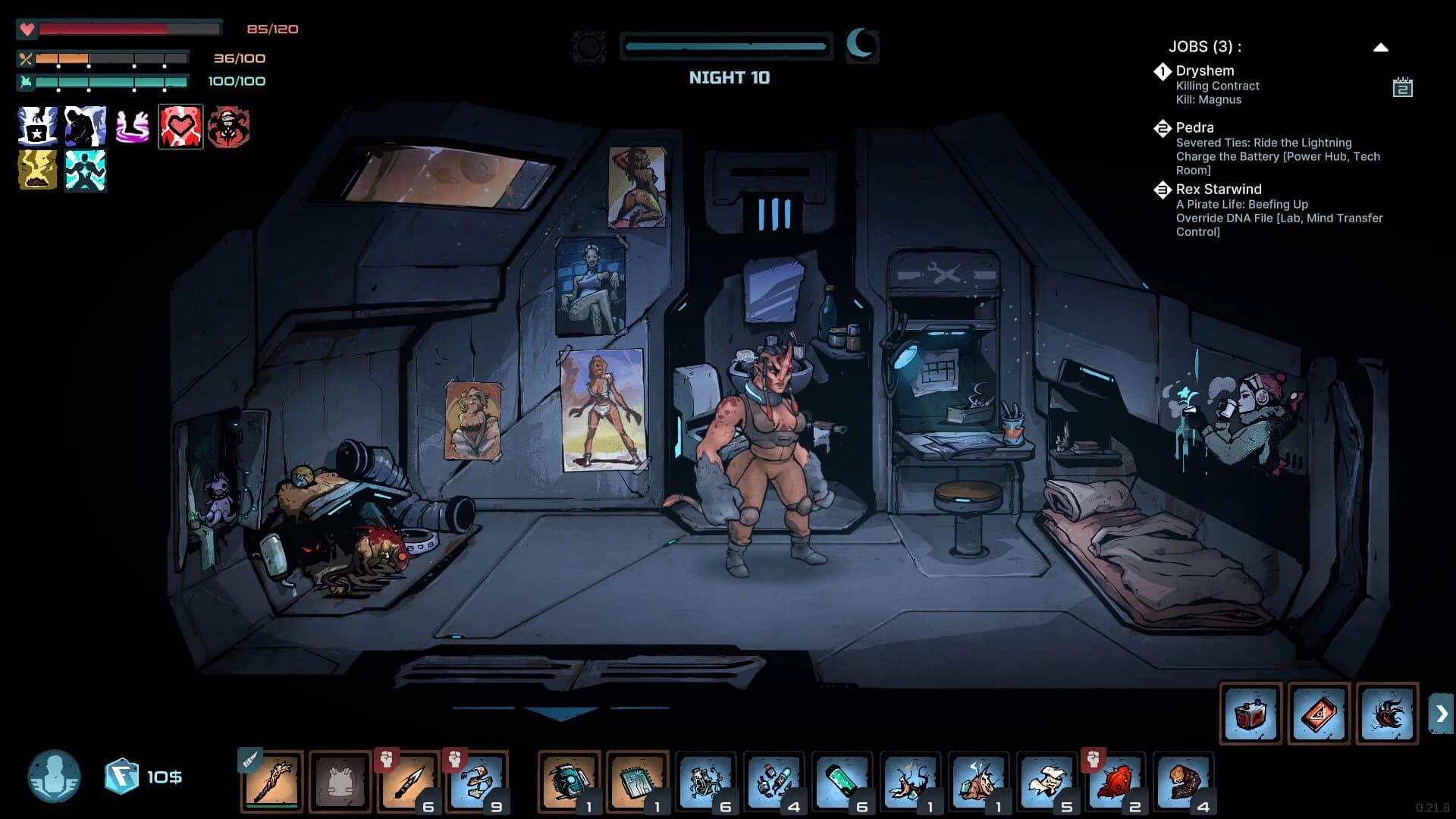
Task: Click the heart status effect icon
Action: [x=180, y=126]
